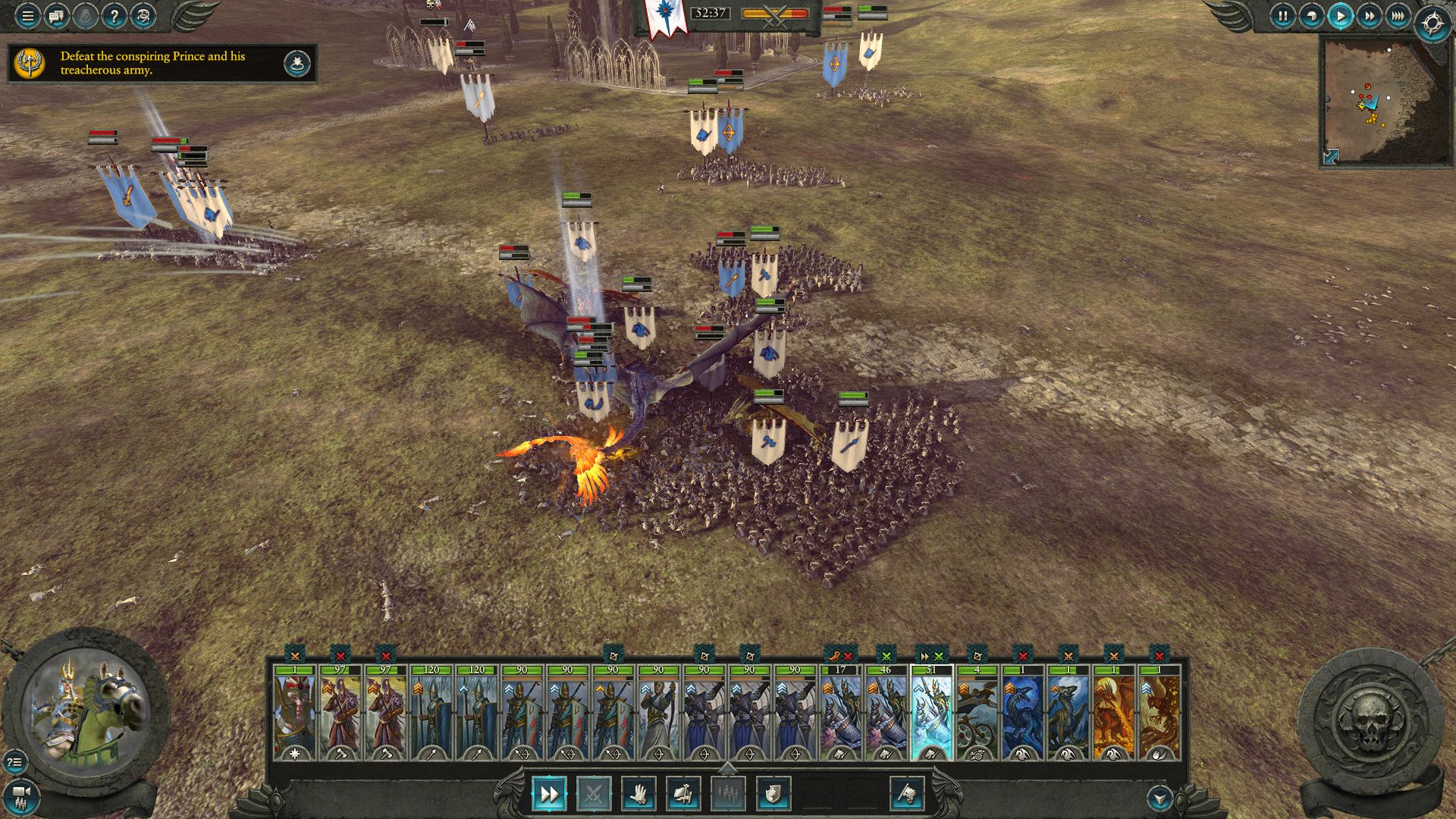Issue the halt hand command
The width and height of the screenshot is (1456, 819).
click(x=639, y=794)
